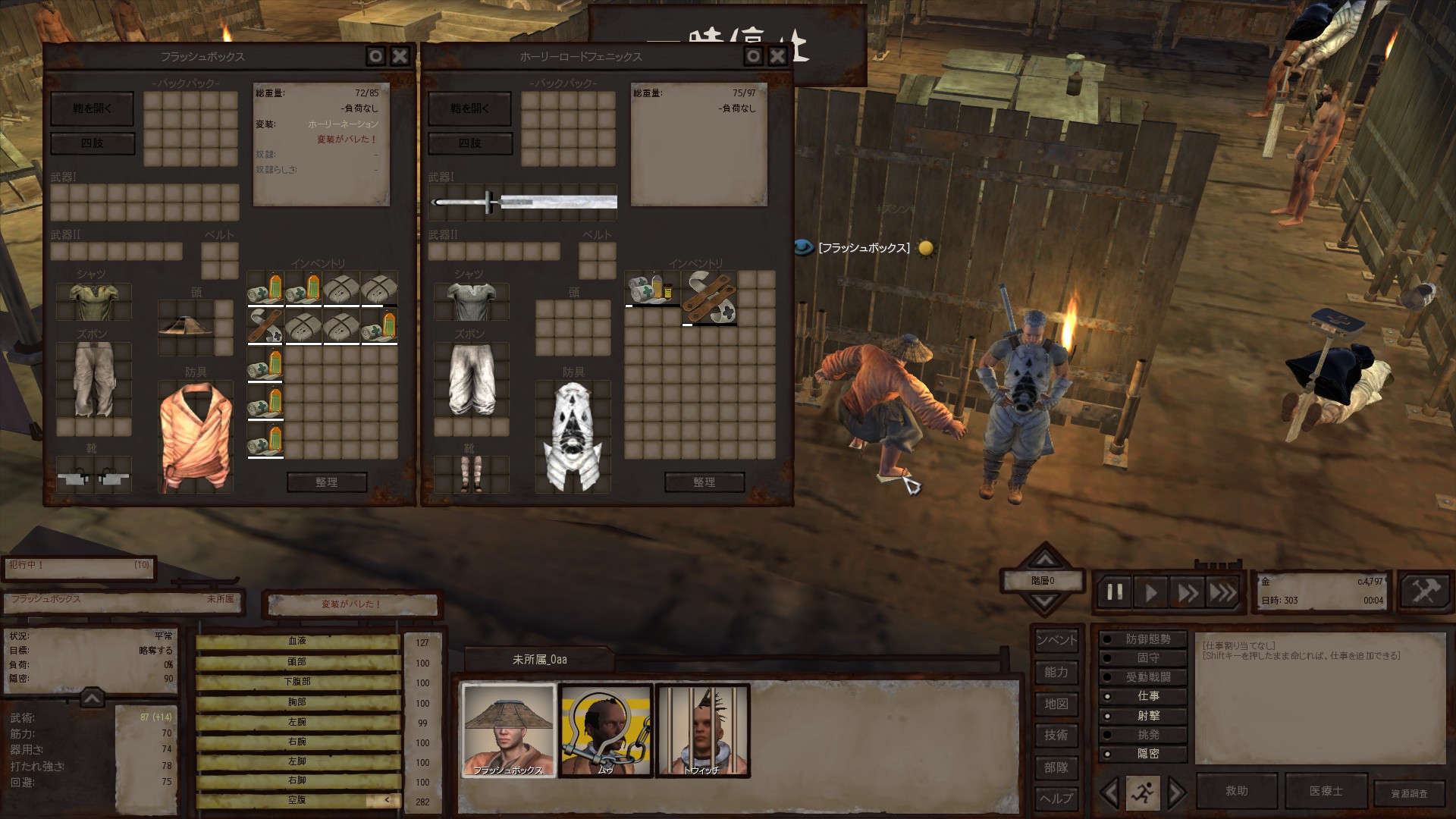Viewport: 1456px width, 819px height.
Task: Select the orange robe armor item
Action: (x=195, y=436)
